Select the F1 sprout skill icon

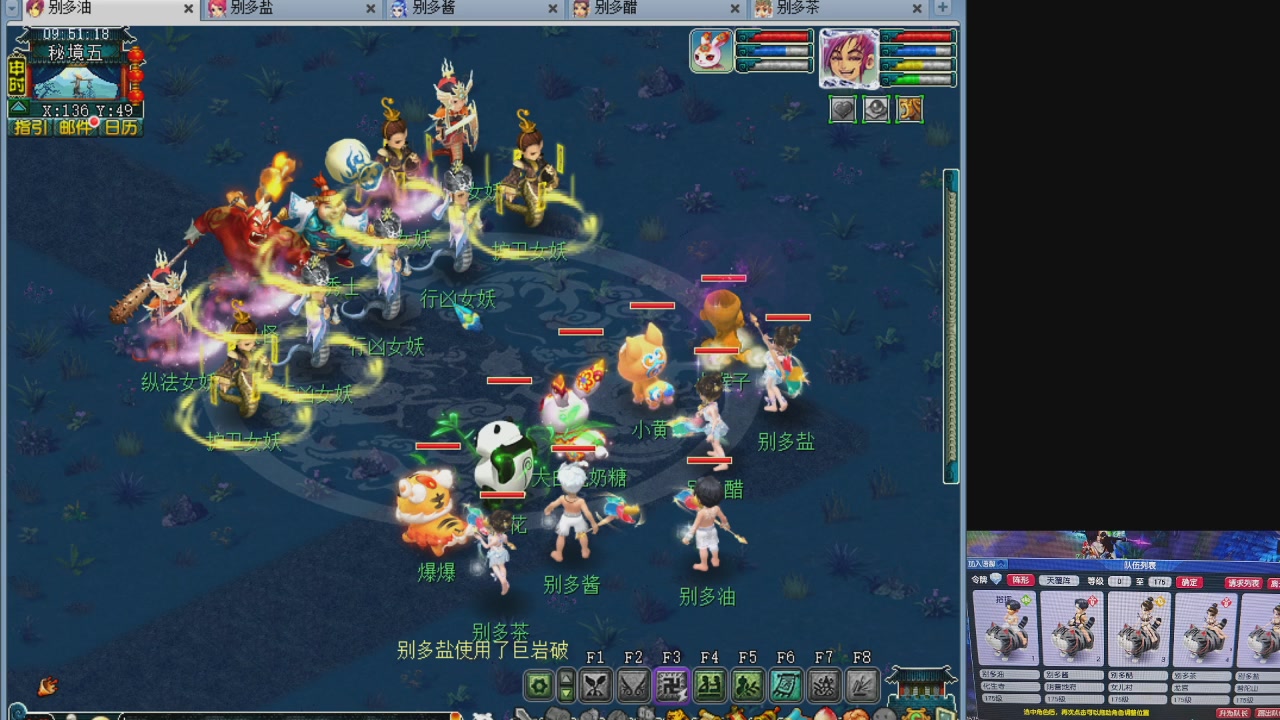pyautogui.click(x=597, y=686)
